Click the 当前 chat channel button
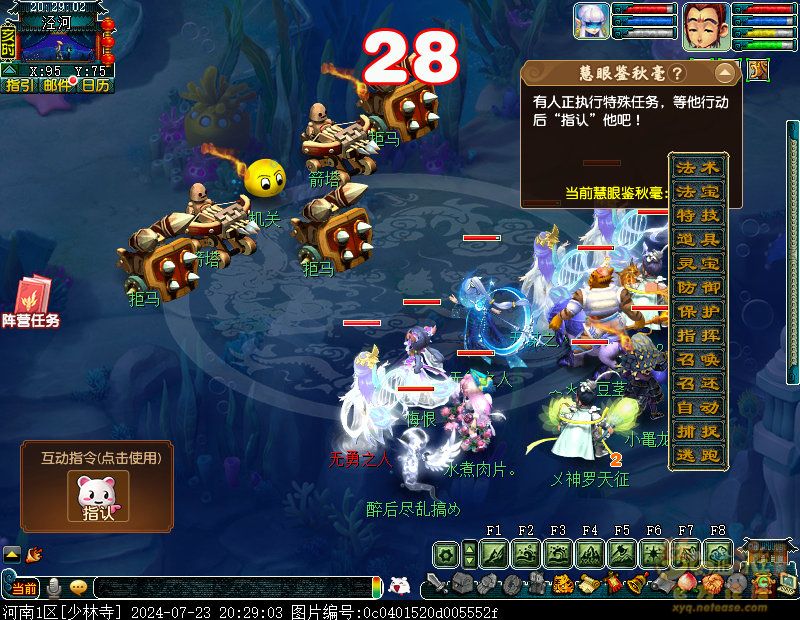This screenshot has width=800, height=620. pos(23,588)
